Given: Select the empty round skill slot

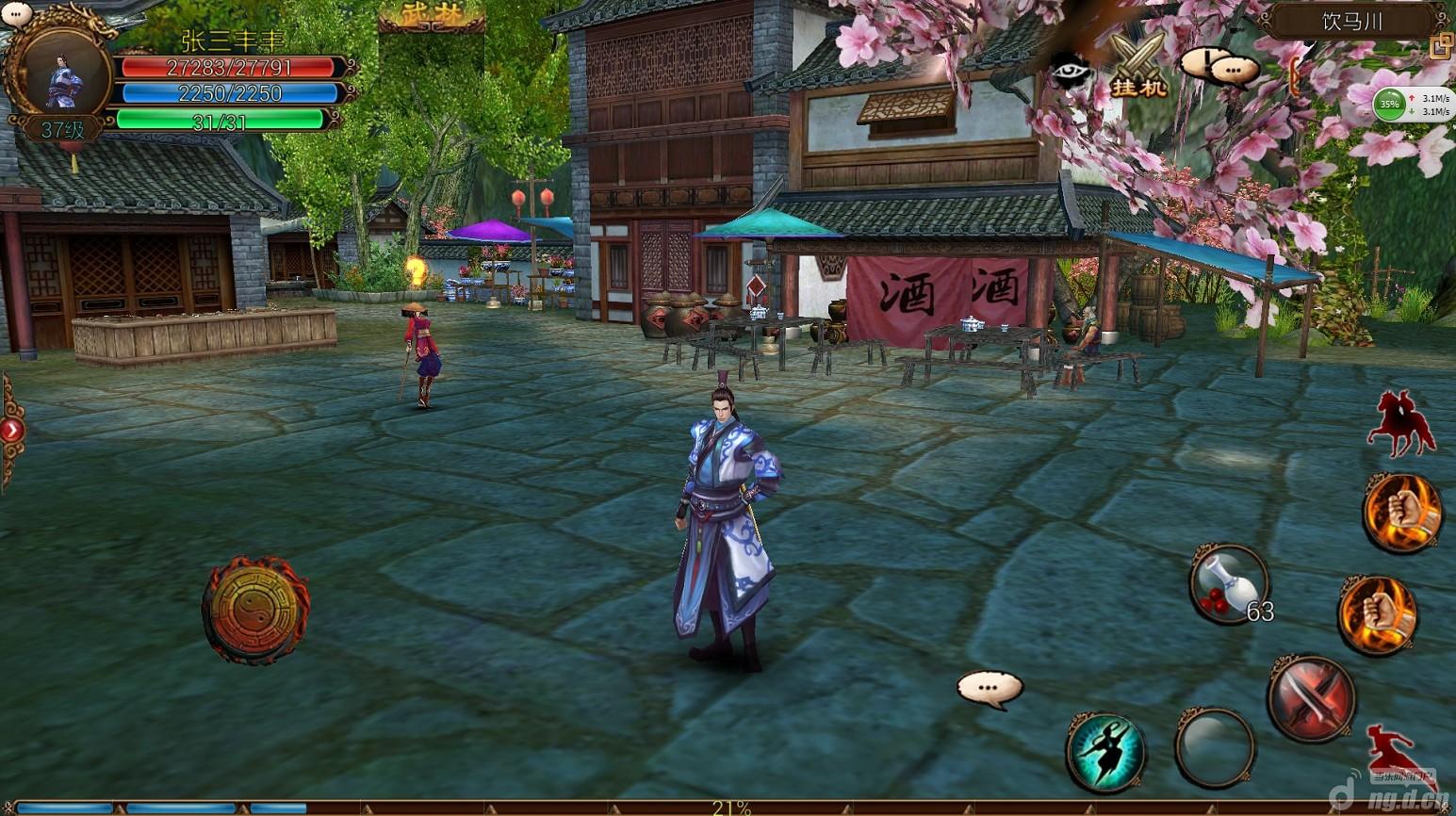Looking at the screenshot, I should pyautogui.click(x=1215, y=747).
